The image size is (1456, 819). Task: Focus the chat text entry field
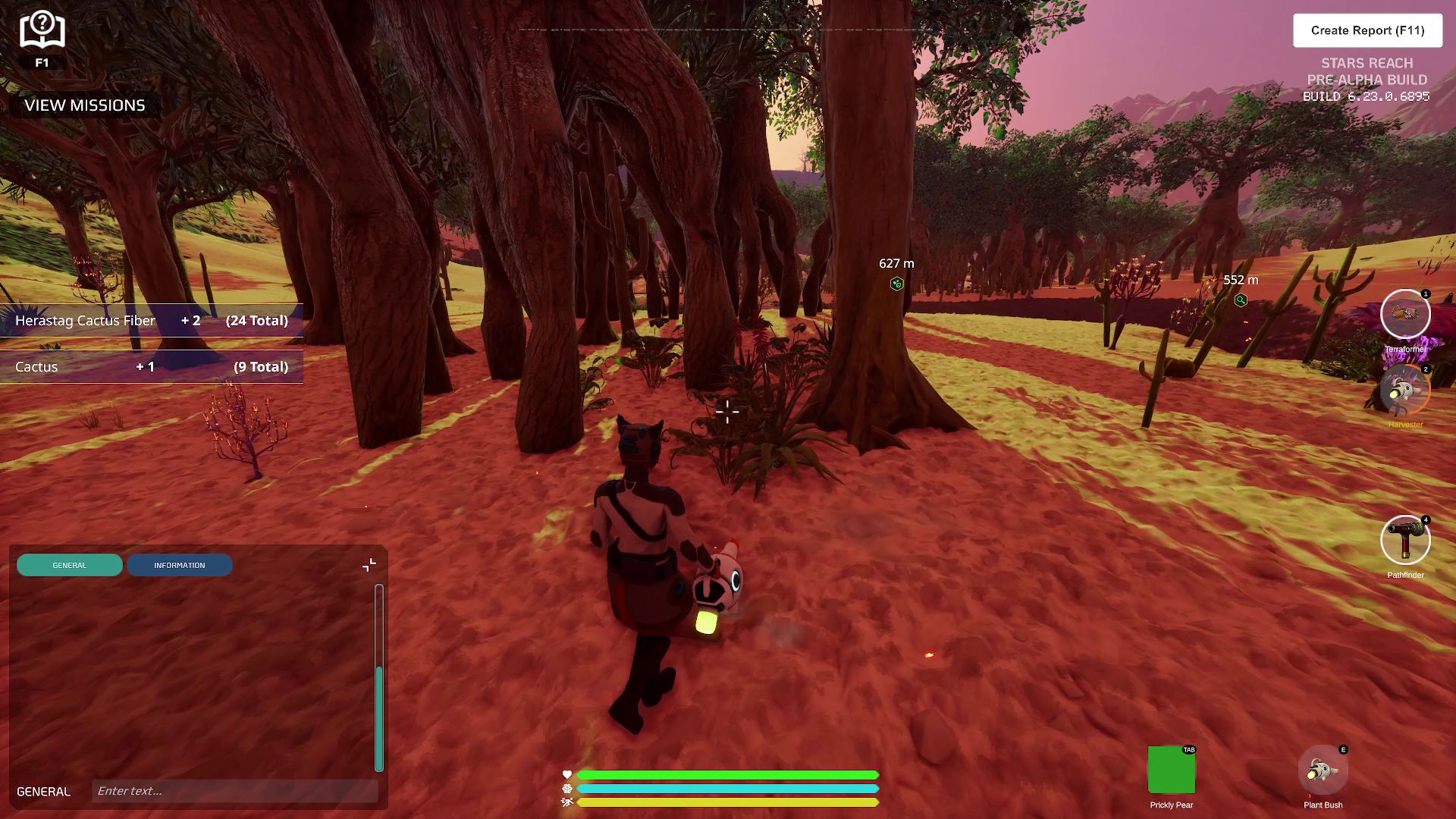click(x=235, y=791)
